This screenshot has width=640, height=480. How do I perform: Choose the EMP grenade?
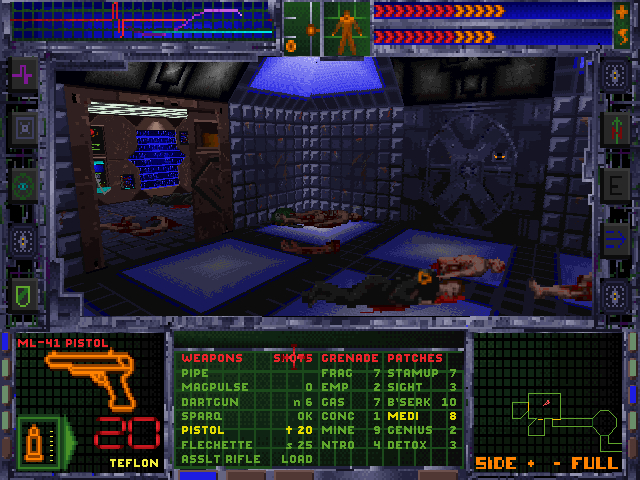[335, 387]
